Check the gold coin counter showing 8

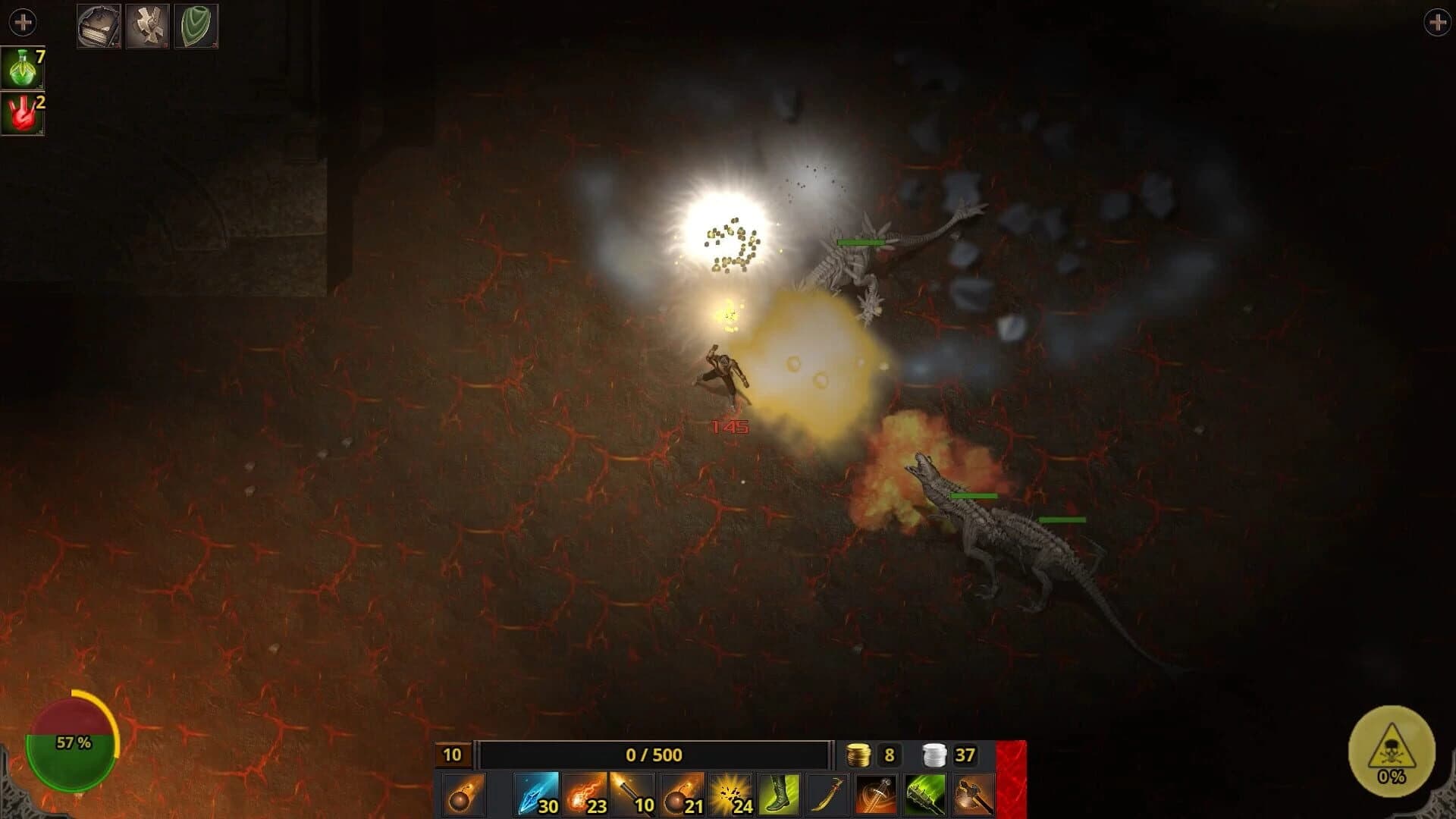tap(872, 755)
